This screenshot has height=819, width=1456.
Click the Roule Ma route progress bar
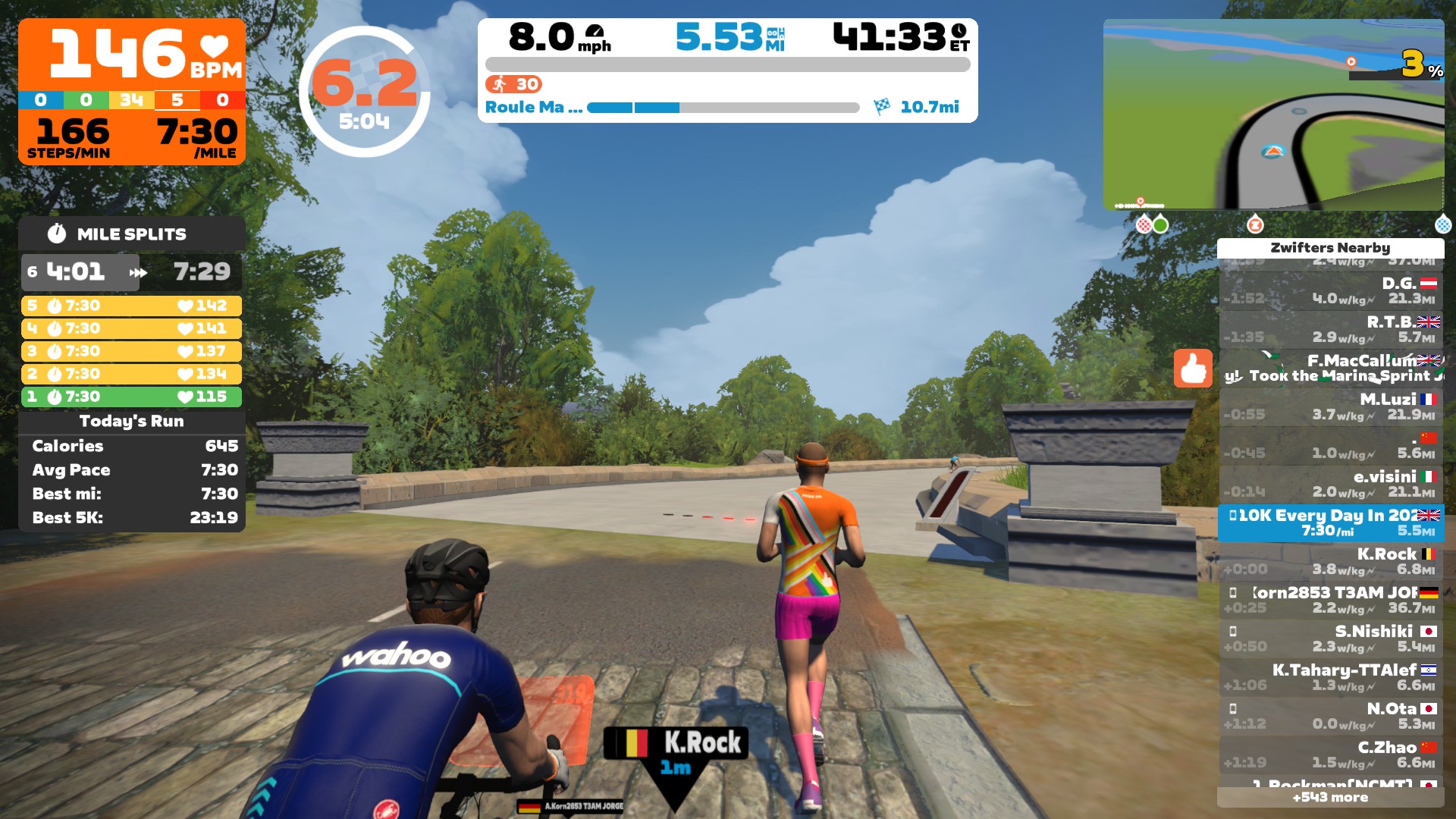point(723,108)
